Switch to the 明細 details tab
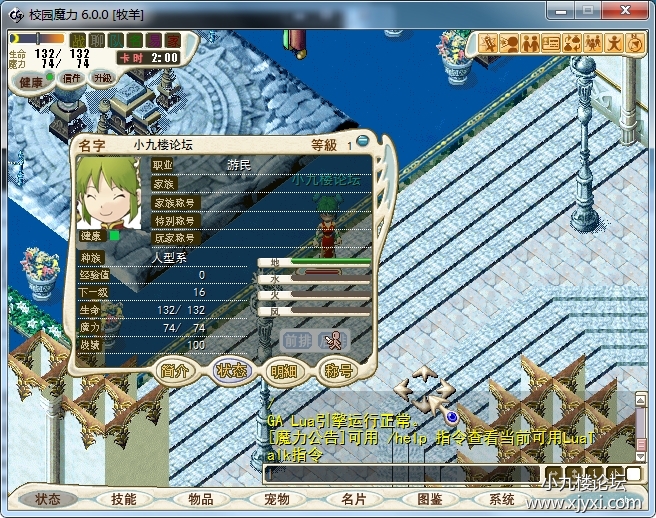The height and width of the screenshot is (518, 656). (283, 370)
